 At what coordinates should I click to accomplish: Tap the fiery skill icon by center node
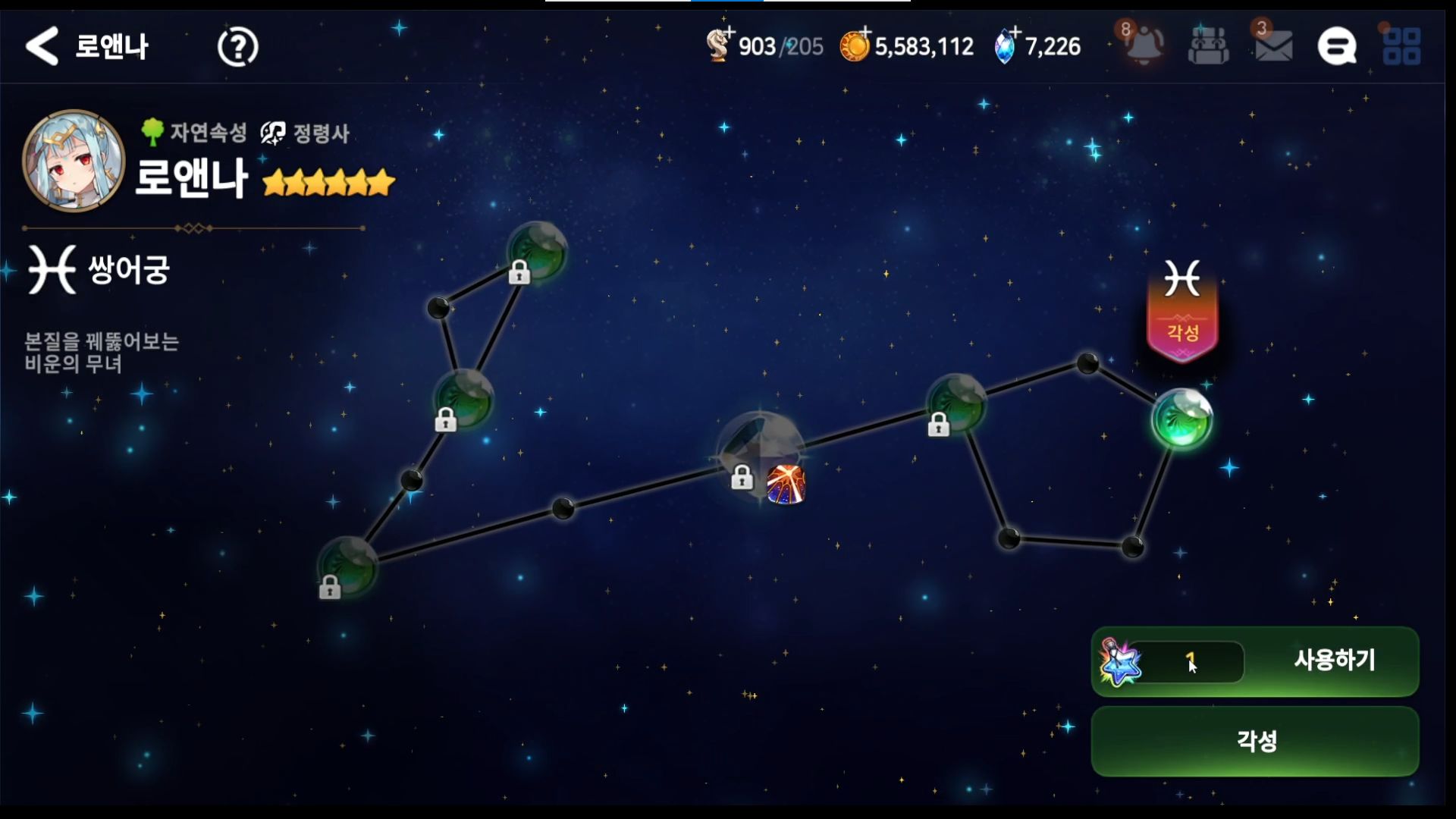[786, 485]
